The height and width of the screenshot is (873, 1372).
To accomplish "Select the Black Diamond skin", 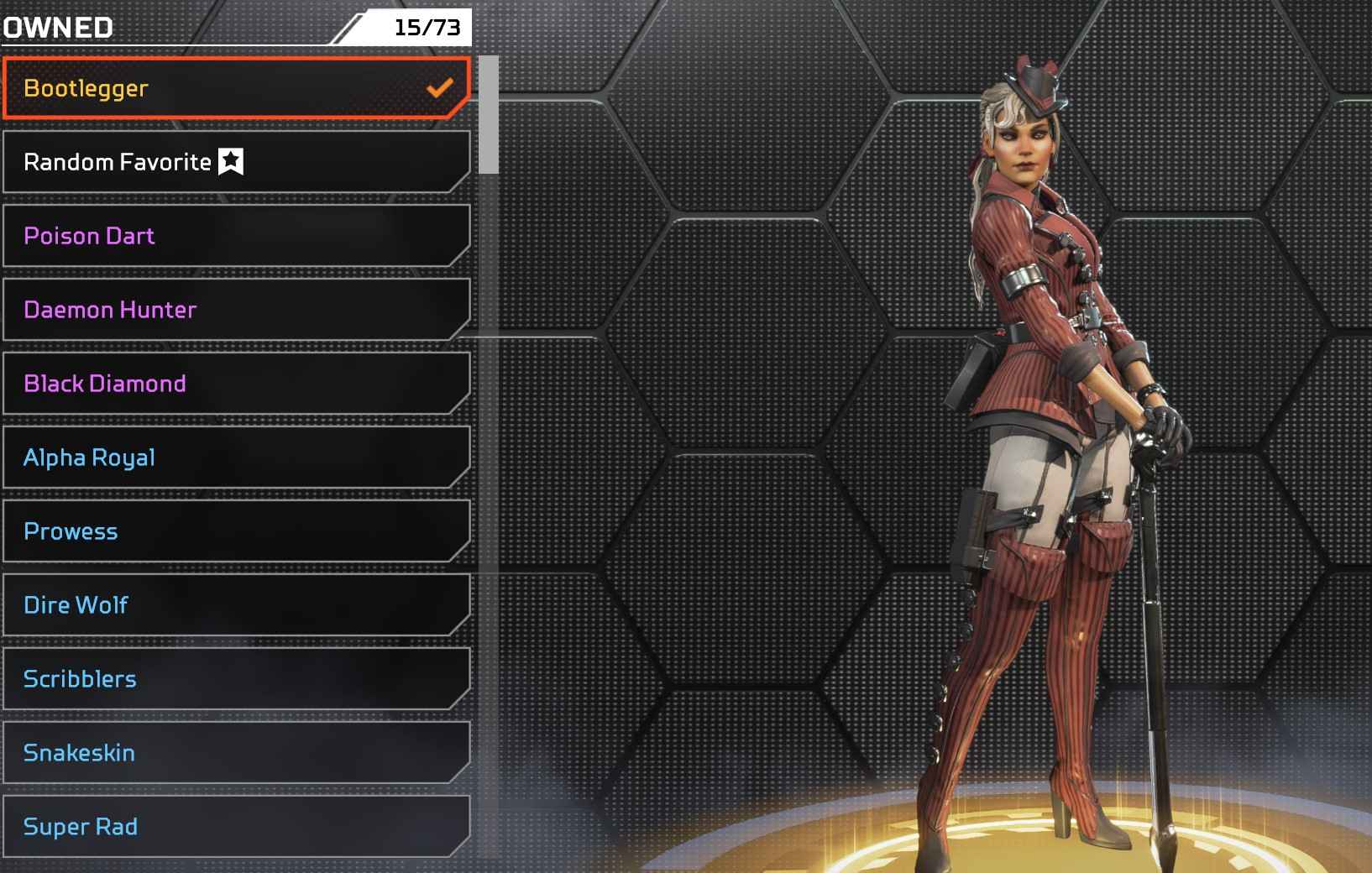I will tap(235, 384).
